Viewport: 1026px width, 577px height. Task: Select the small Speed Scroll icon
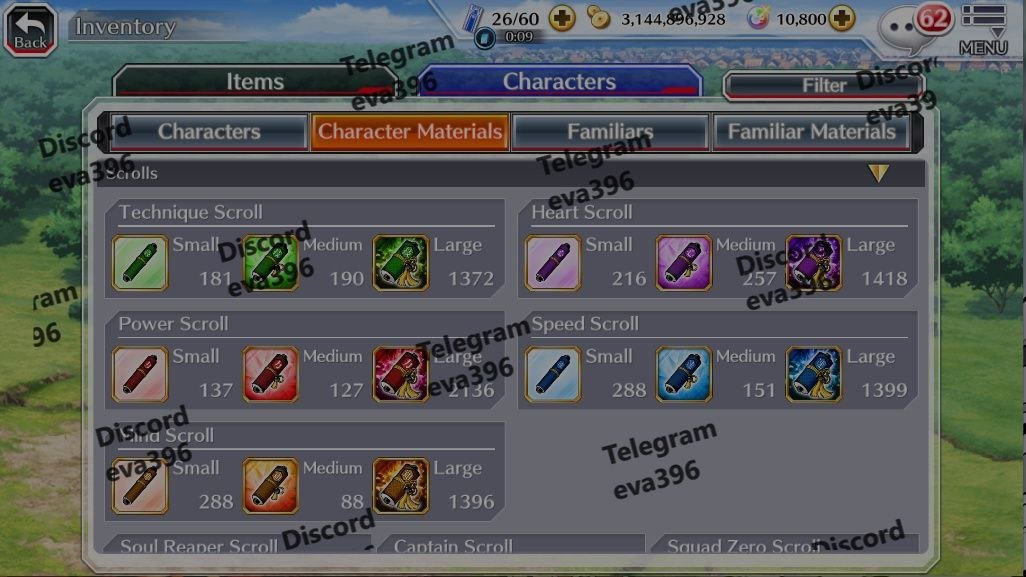[553, 374]
